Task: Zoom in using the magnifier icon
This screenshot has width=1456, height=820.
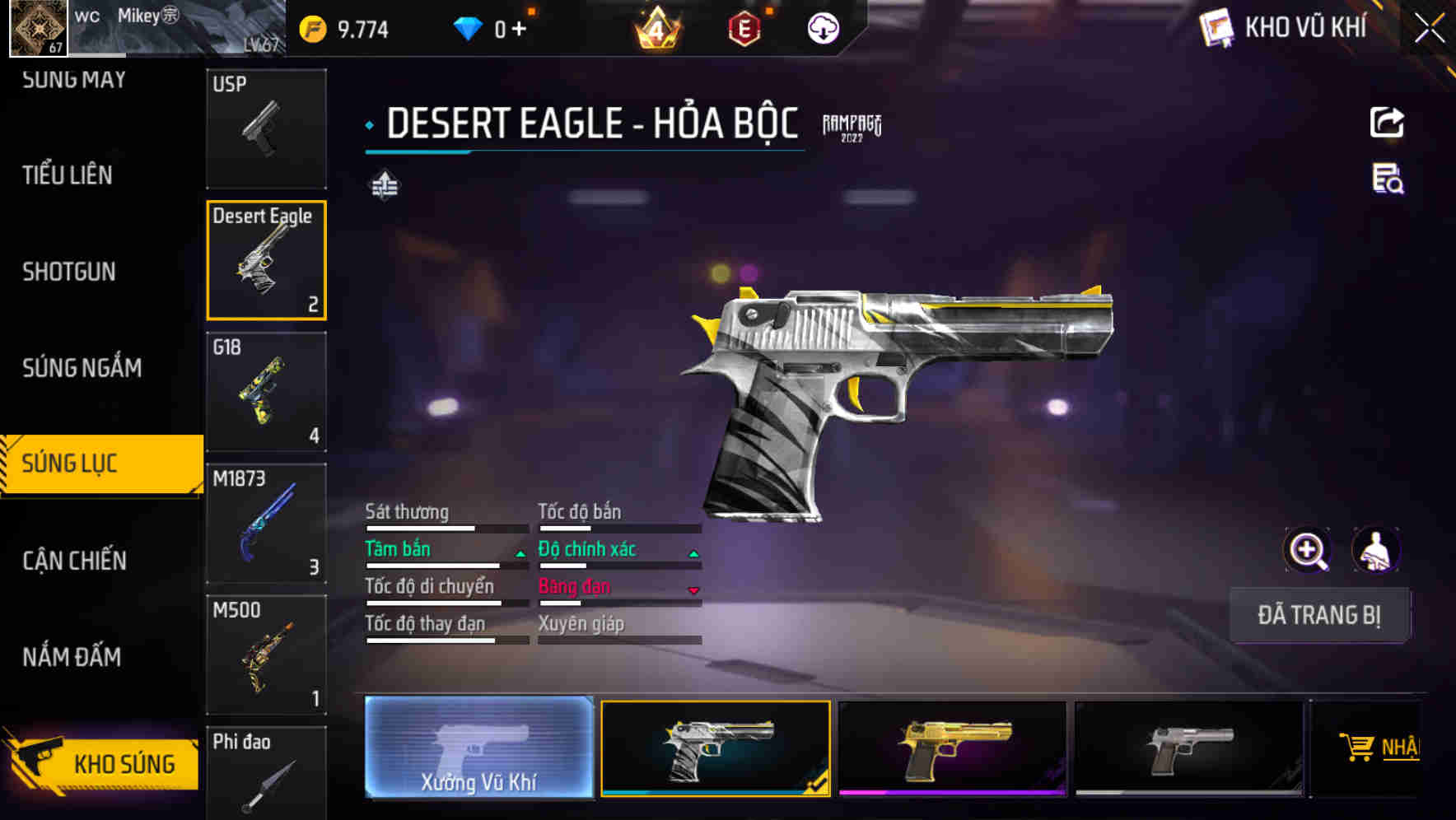Action: [1309, 550]
